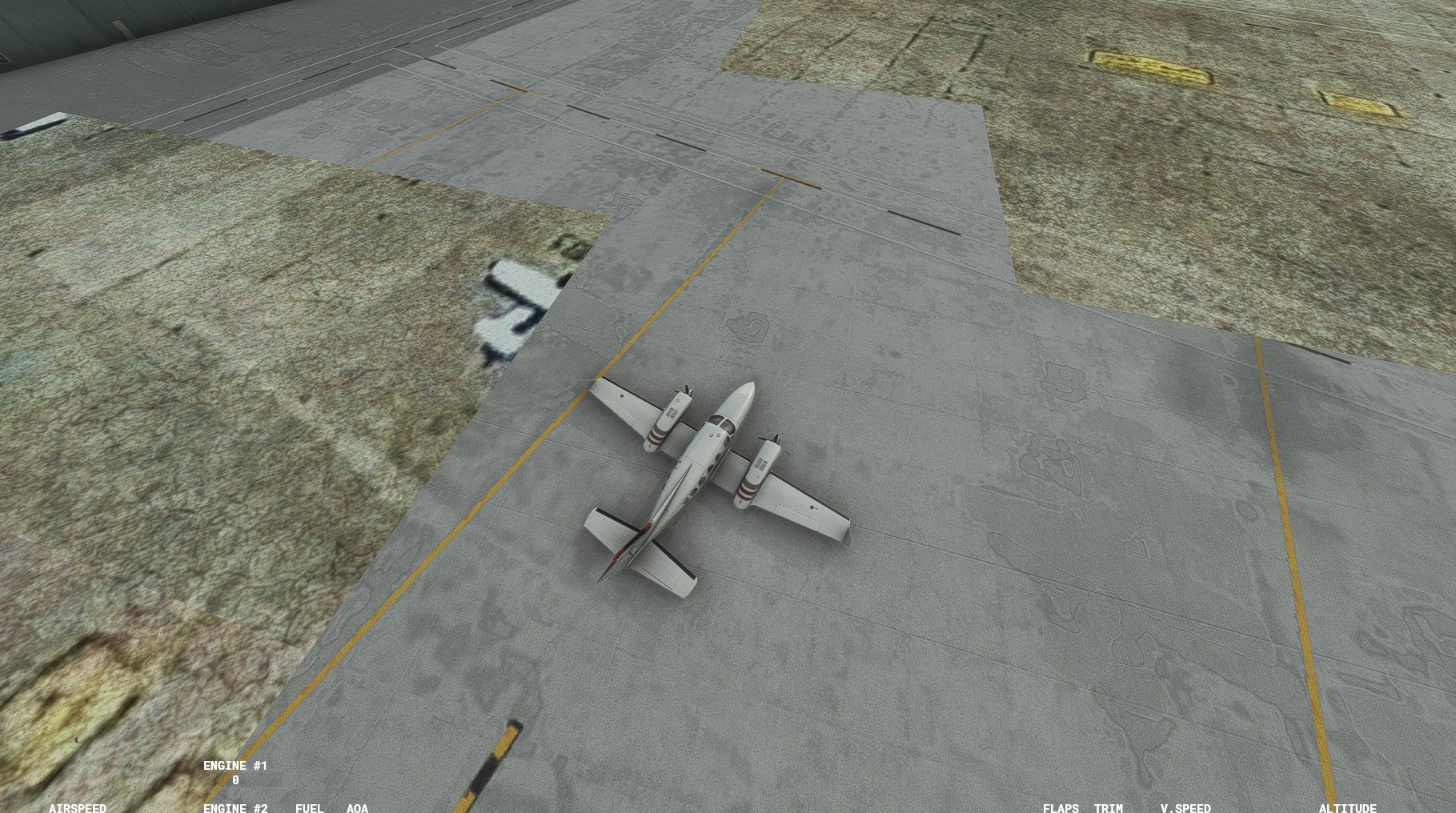Image resolution: width=1456 pixels, height=813 pixels.
Task: Select the V.SPEED indicator
Action: tap(1185, 808)
